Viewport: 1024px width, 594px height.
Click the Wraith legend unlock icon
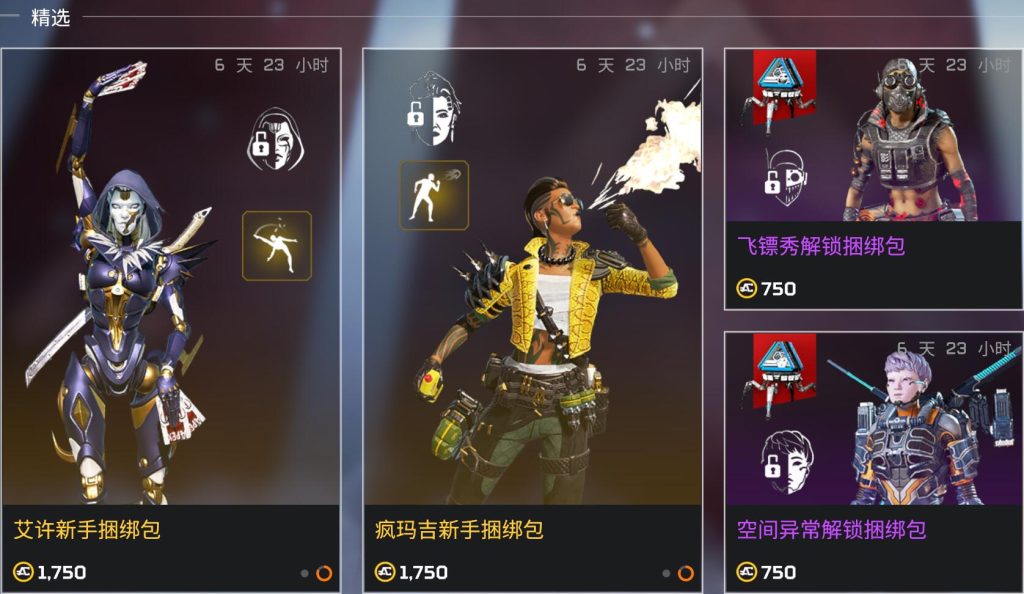click(784, 461)
